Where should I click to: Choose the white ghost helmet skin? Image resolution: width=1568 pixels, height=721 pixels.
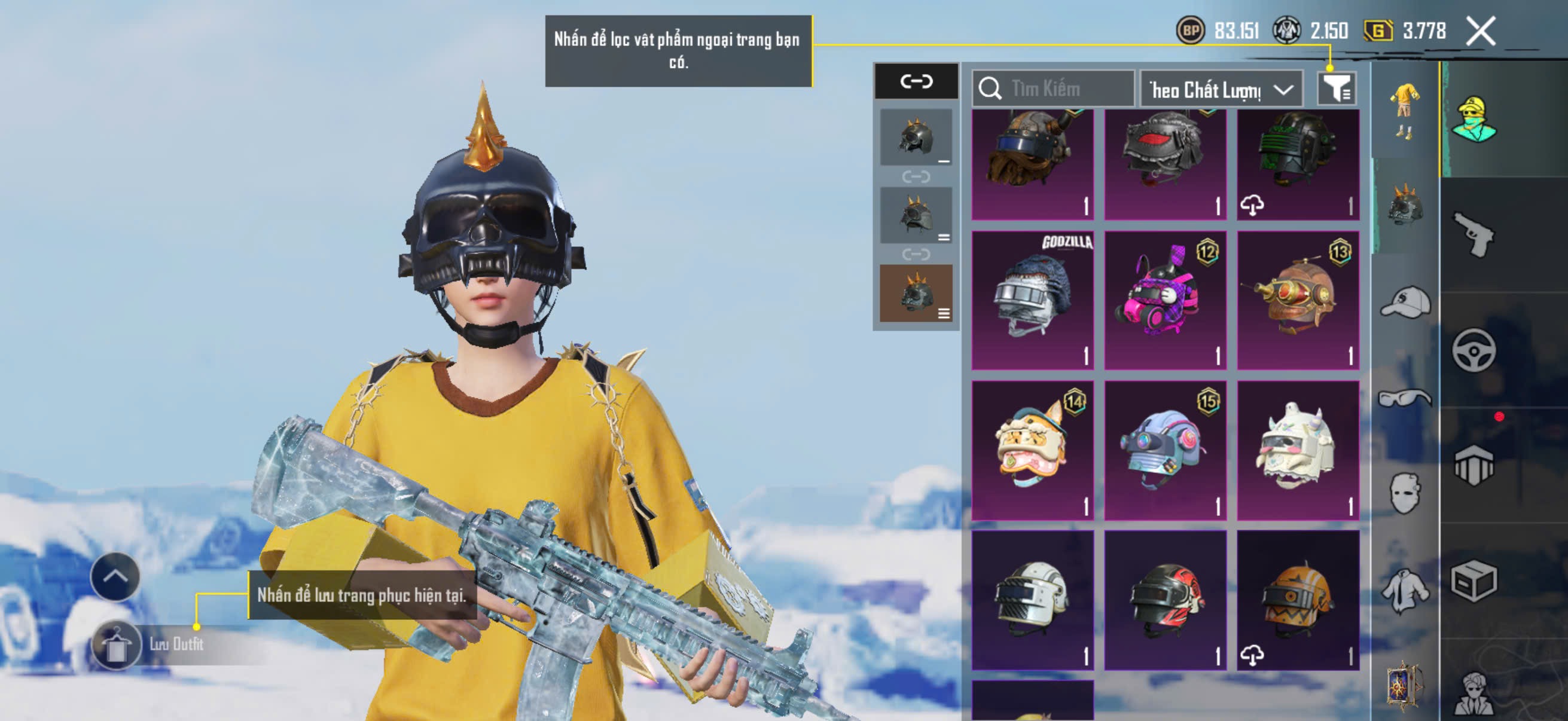pyautogui.click(x=1298, y=450)
